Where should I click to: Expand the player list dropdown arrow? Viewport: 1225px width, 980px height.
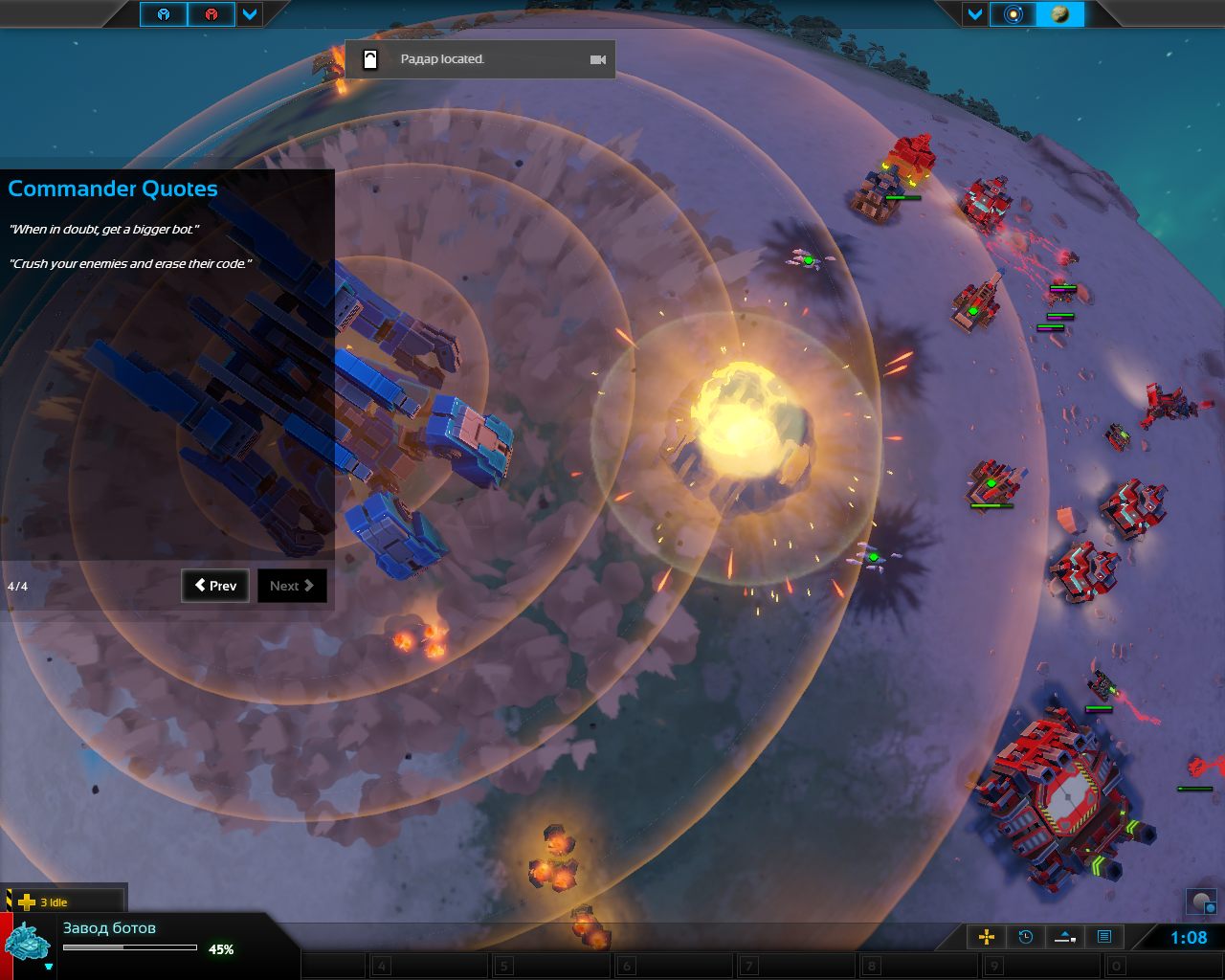point(250,14)
